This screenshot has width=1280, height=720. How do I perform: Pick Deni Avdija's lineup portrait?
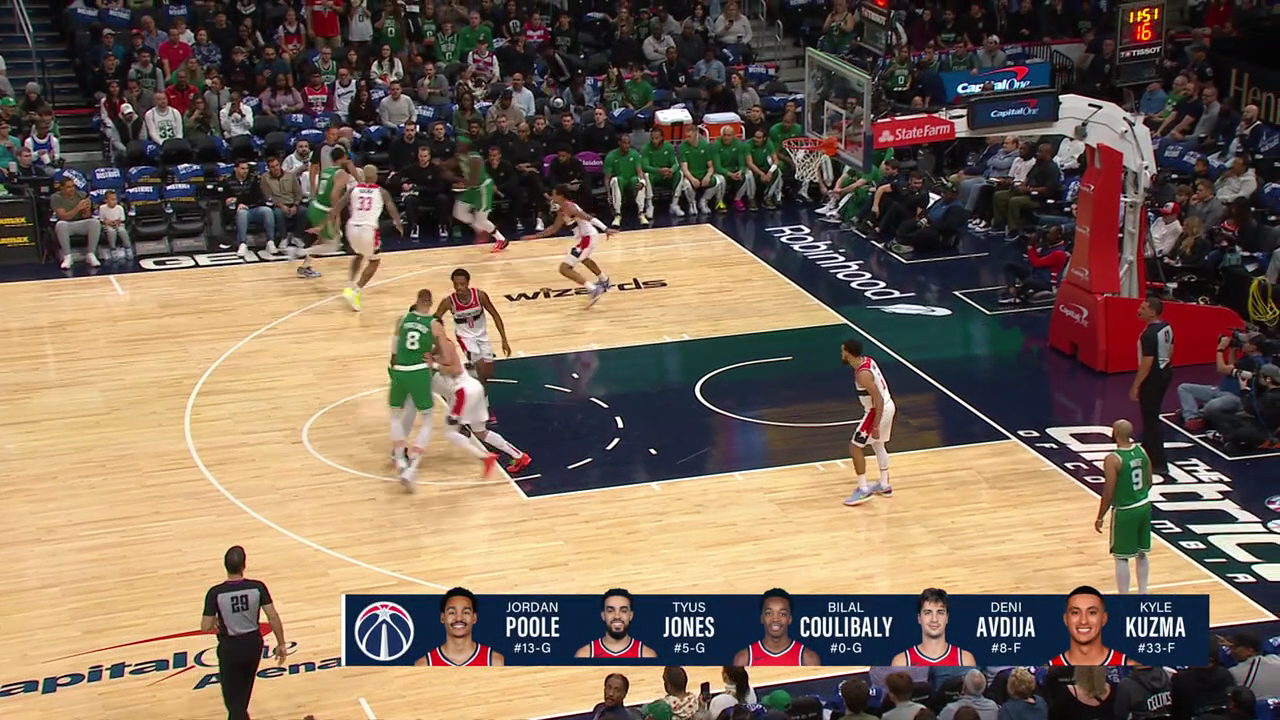coord(933,628)
